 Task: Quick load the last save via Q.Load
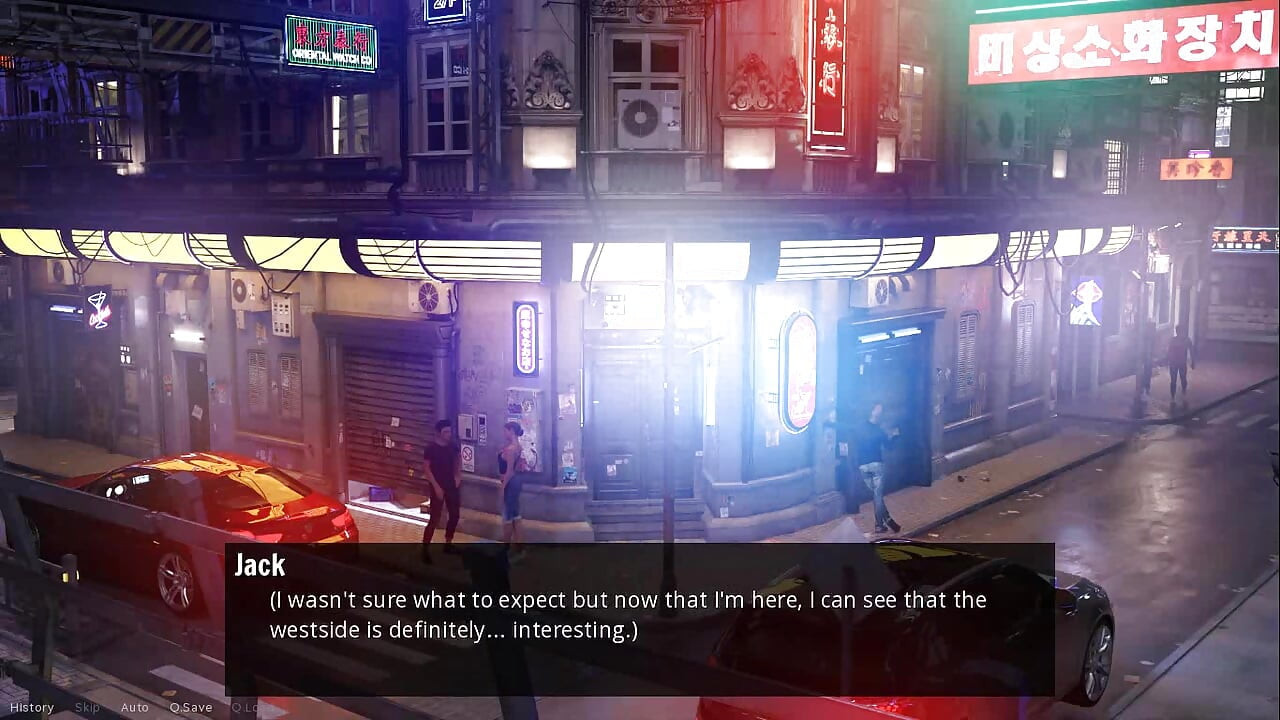251,707
